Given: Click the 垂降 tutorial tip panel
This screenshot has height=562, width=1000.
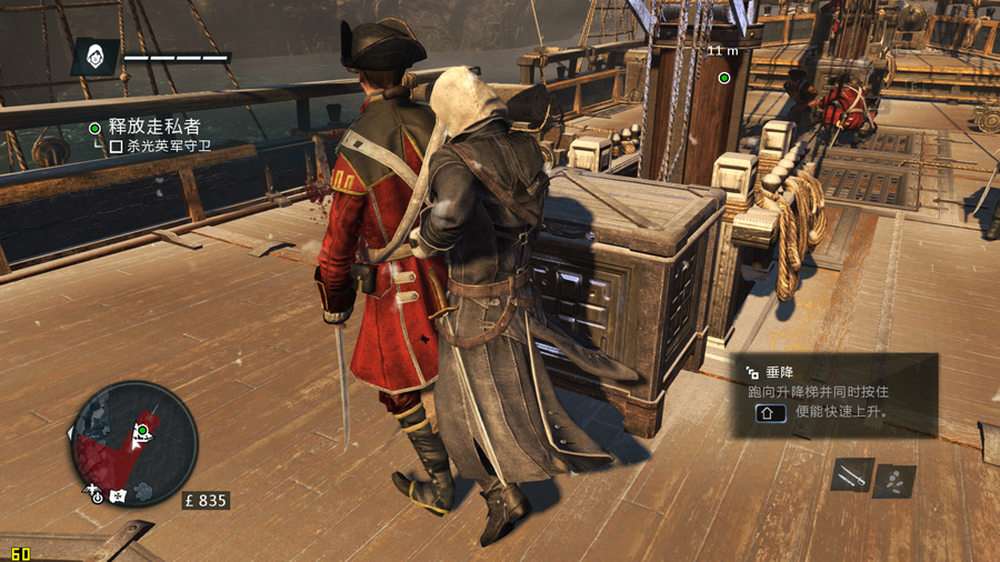Looking at the screenshot, I should click(836, 394).
